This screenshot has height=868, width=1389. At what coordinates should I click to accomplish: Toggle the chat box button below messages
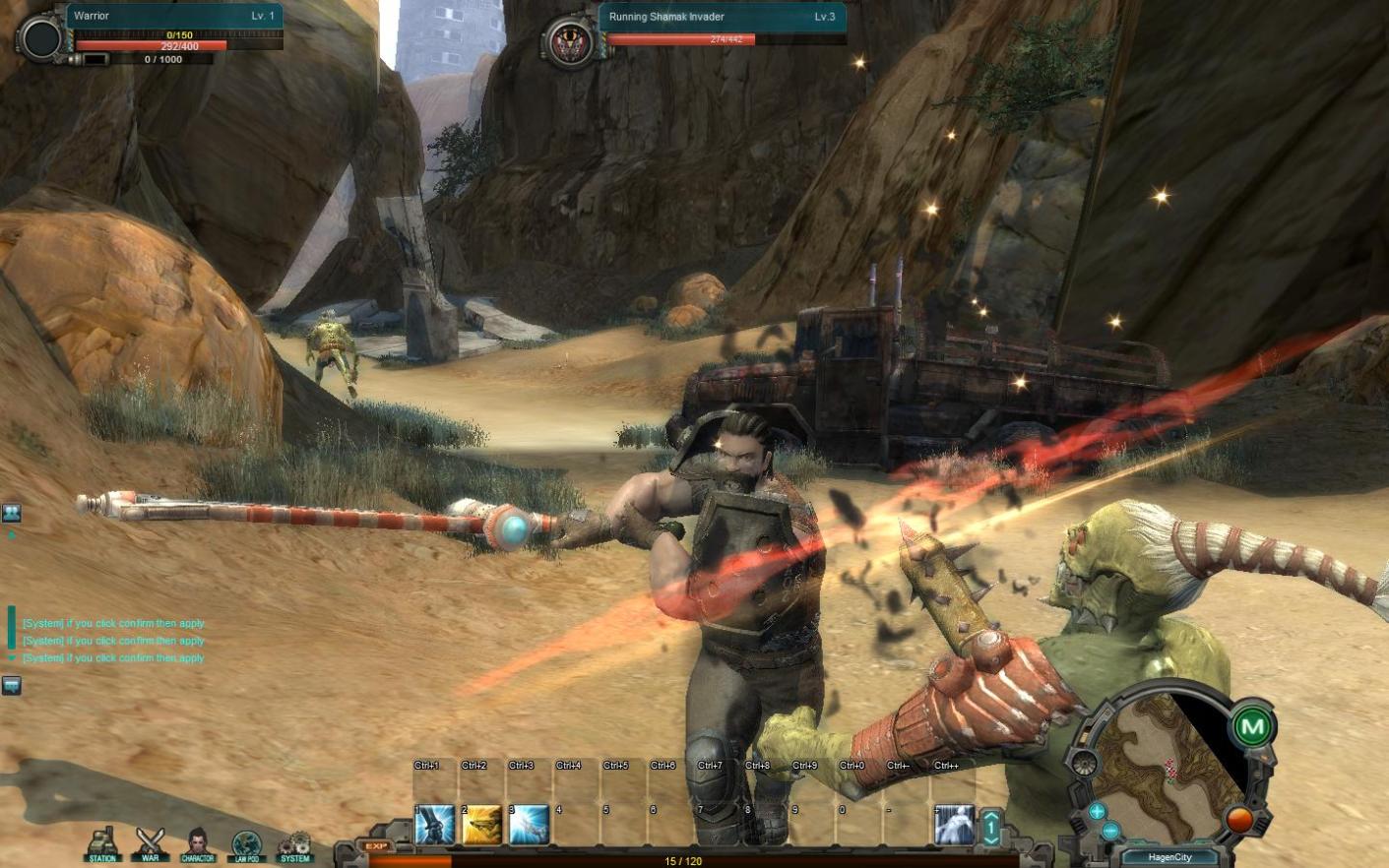tap(12, 685)
